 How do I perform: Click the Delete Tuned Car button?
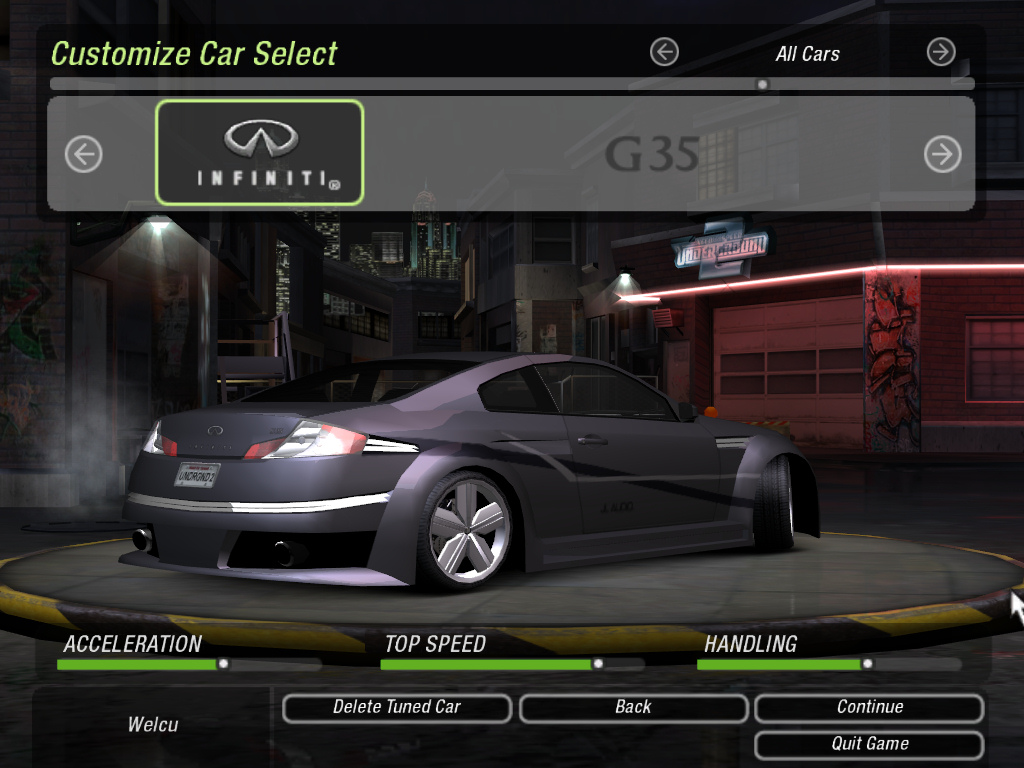click(397, 708)
